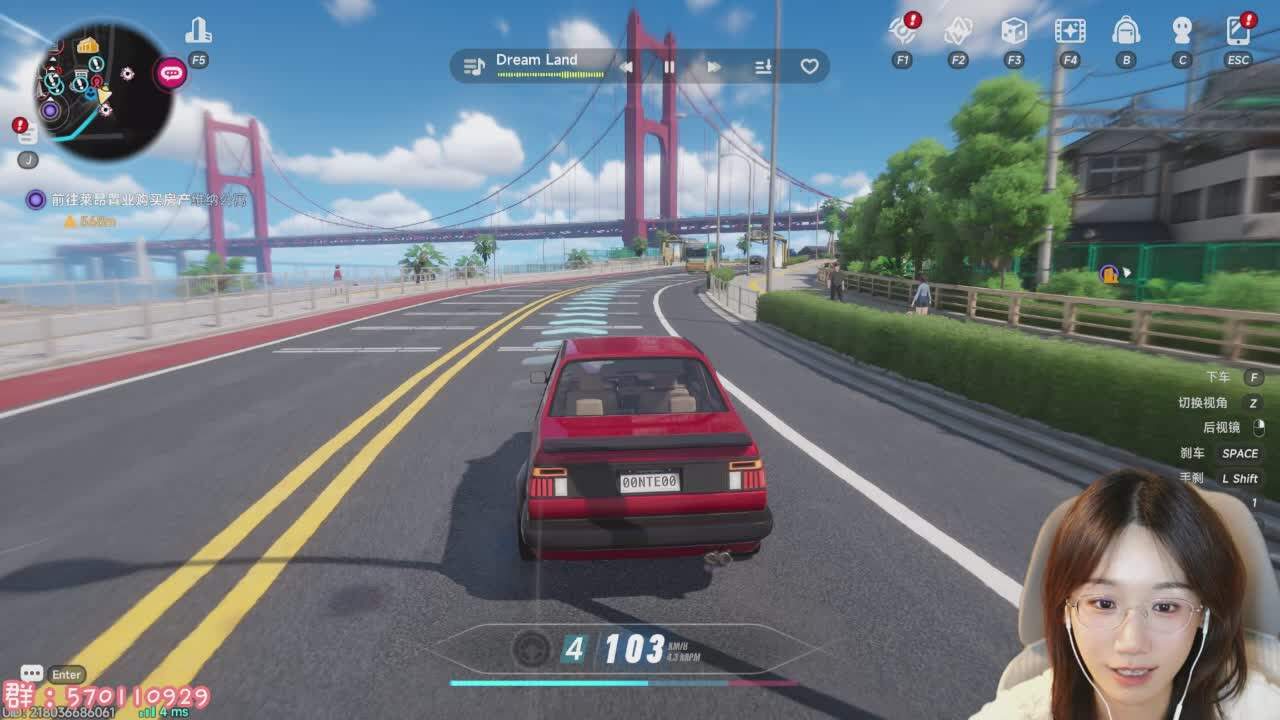The height and width of the screenshot is (720, 1280).
Task: Open the character figure menu
Action: tap(1182, 32)
